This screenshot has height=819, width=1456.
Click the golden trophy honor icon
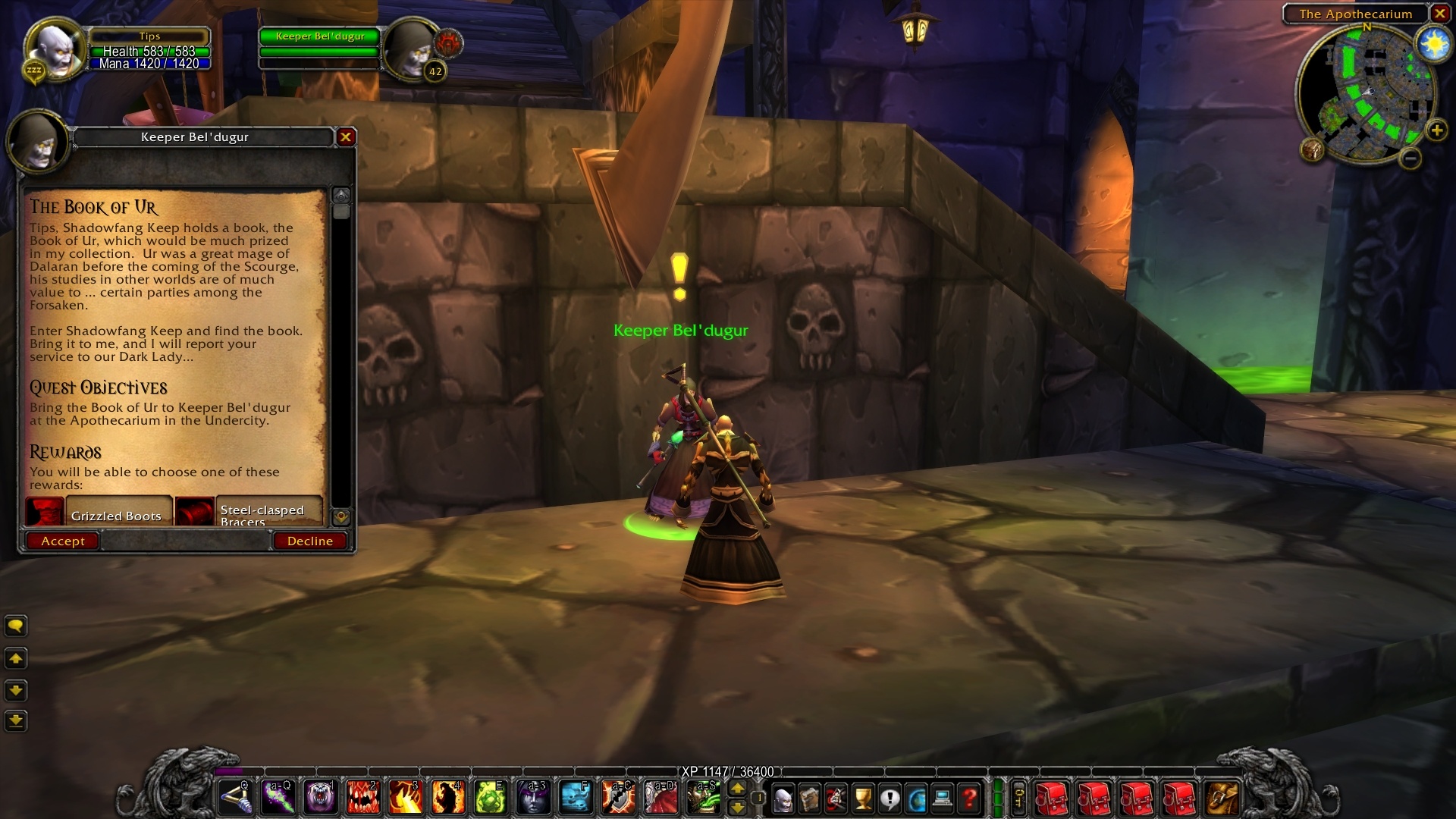(862, 798)
